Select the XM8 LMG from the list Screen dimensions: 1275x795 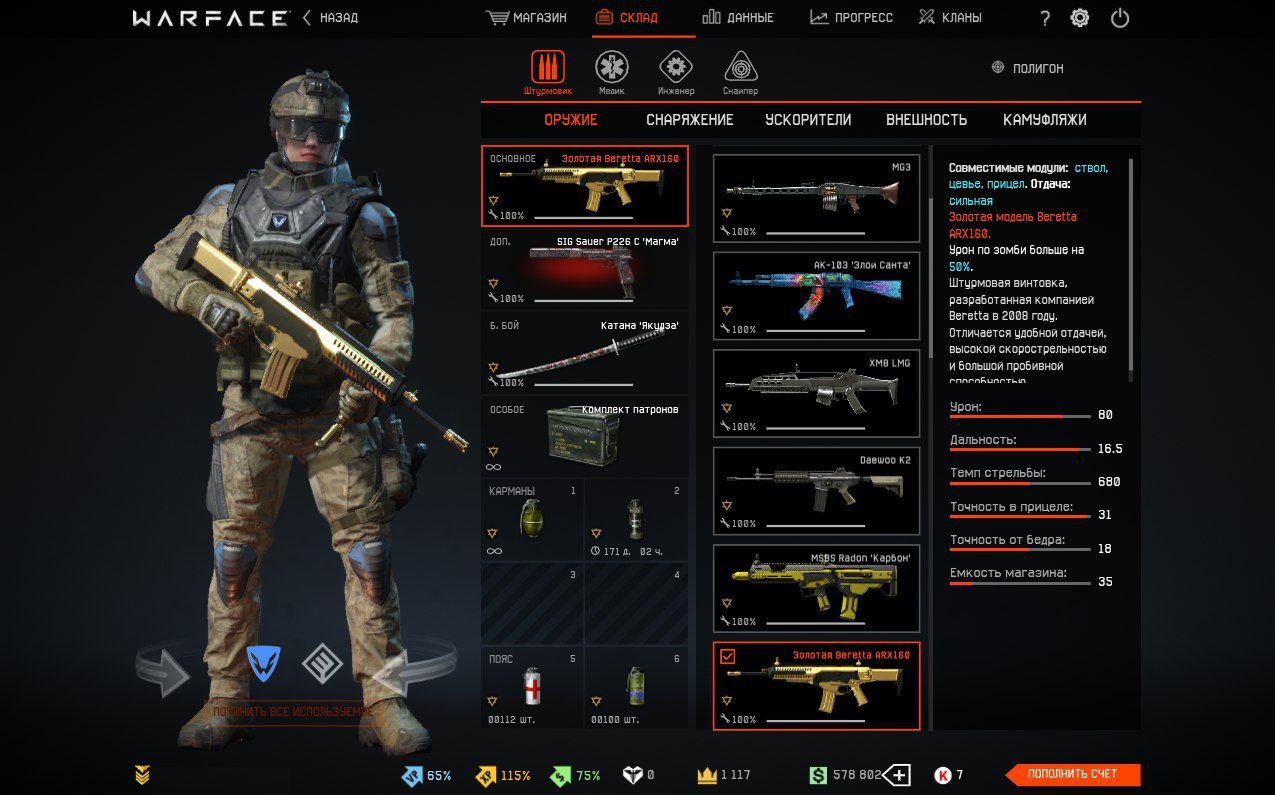pyautogui.click(x=816, y=393)
